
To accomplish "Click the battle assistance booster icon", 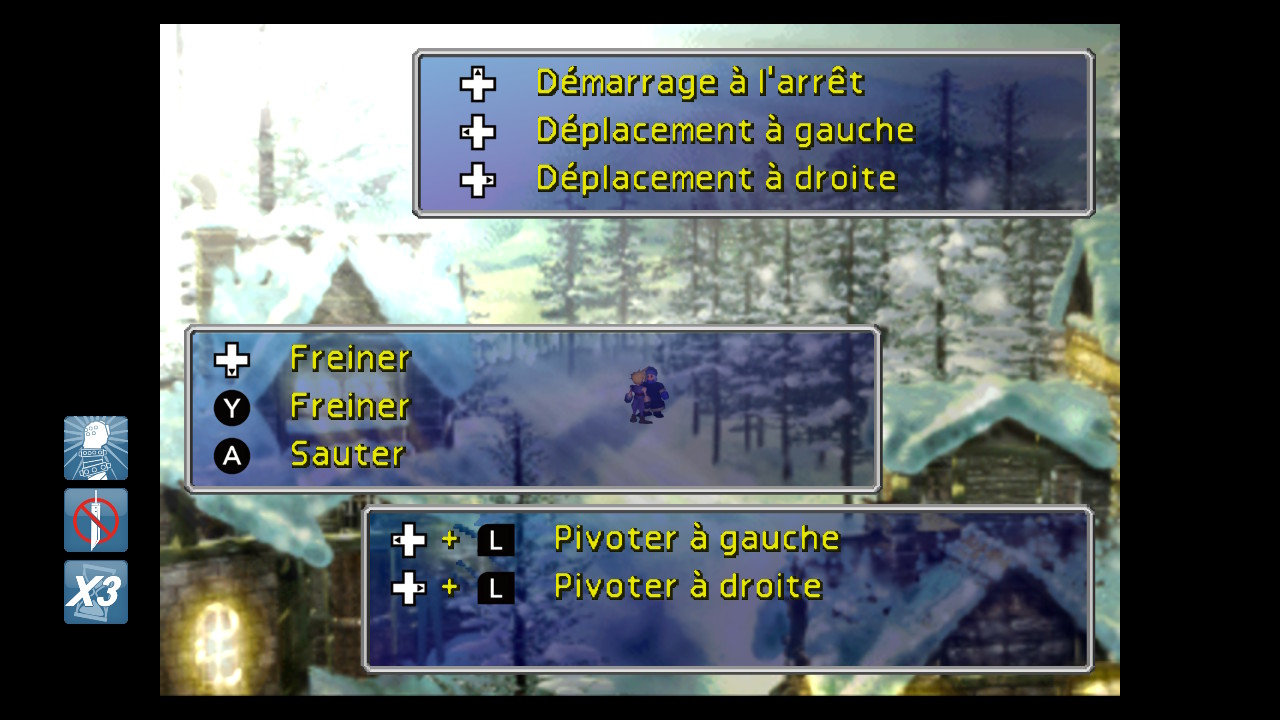I will tap(96, 448).
